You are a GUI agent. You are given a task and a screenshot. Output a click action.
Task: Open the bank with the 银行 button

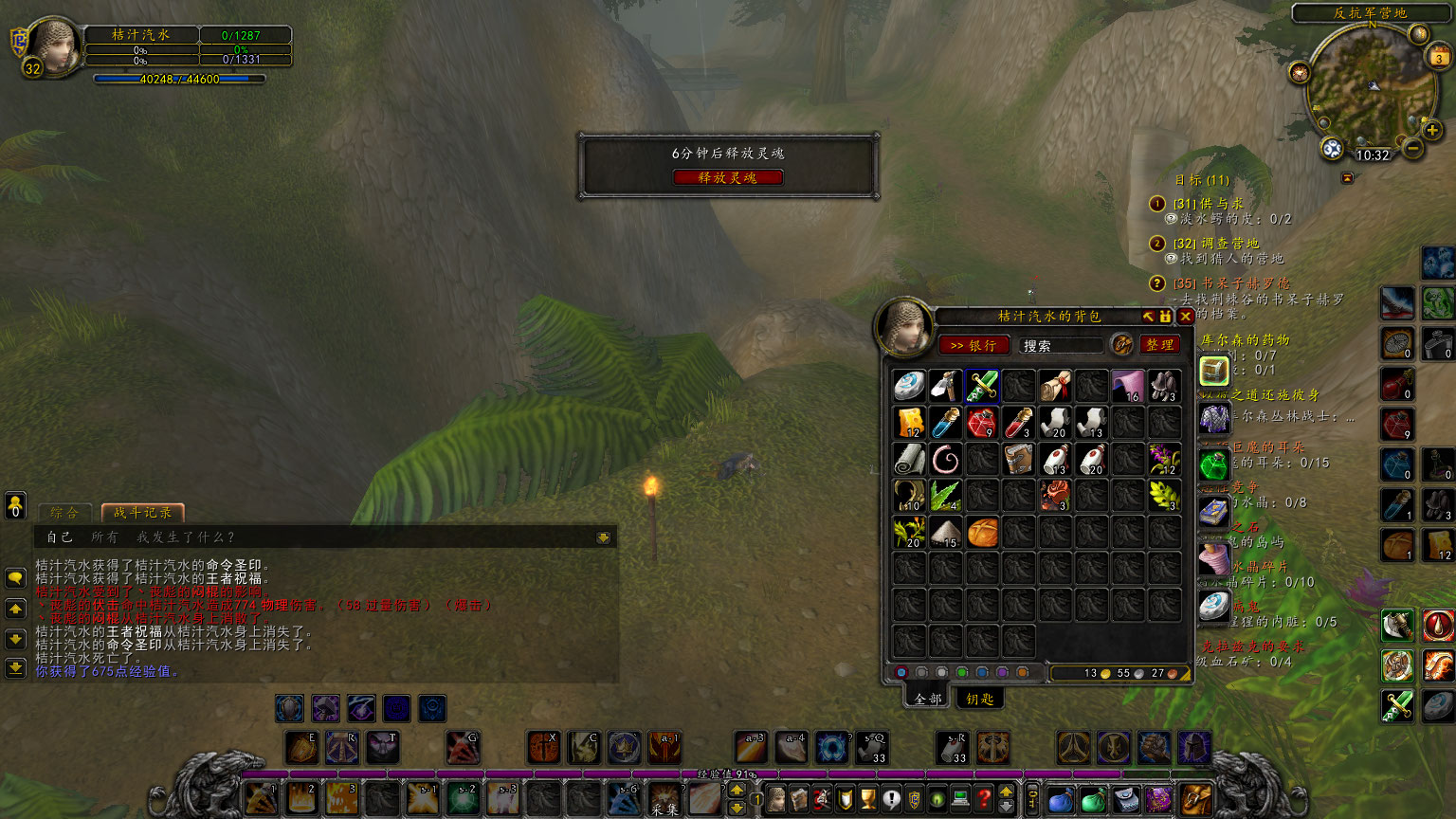[973, 345]
